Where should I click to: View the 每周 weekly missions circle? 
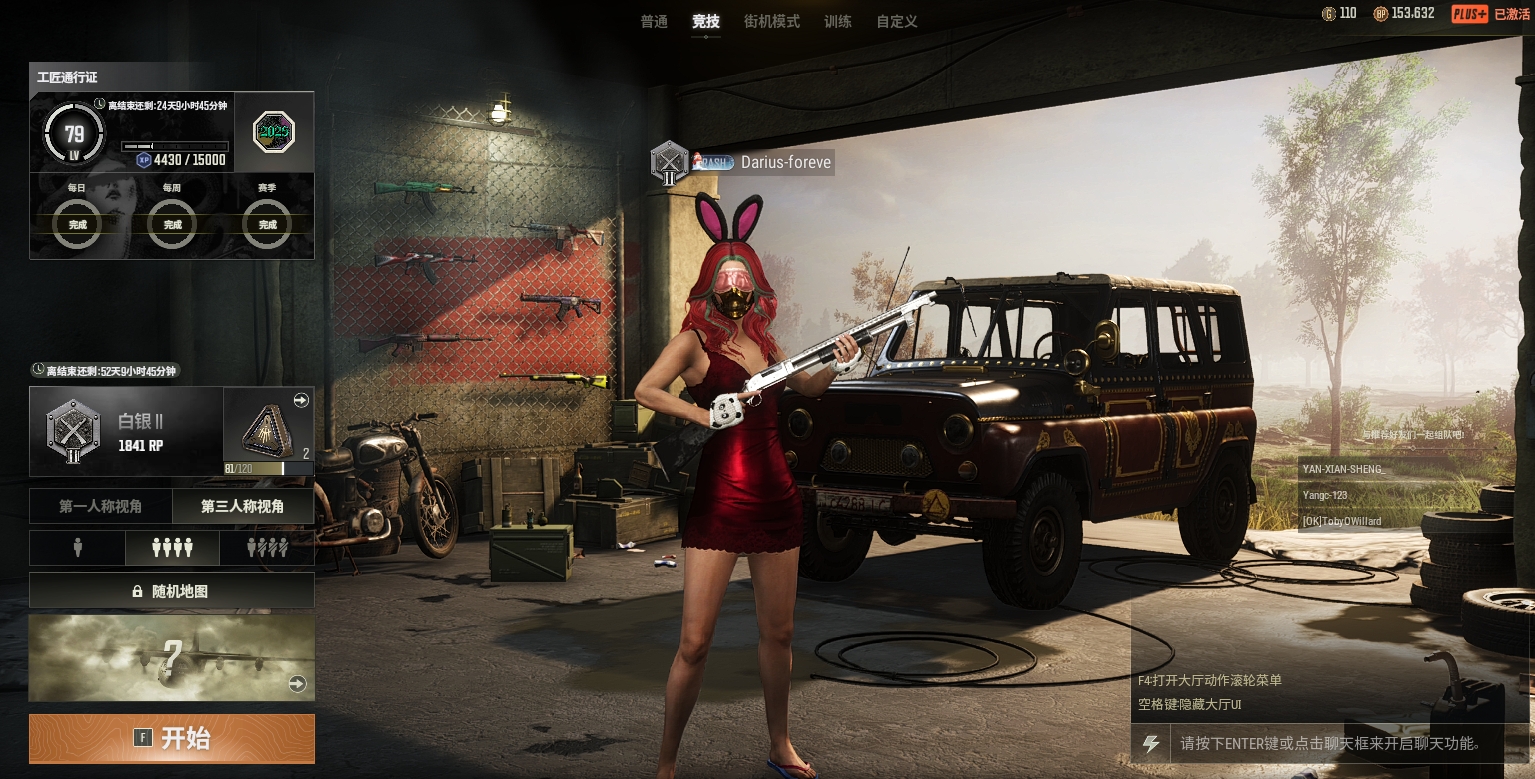click(172, 224)
